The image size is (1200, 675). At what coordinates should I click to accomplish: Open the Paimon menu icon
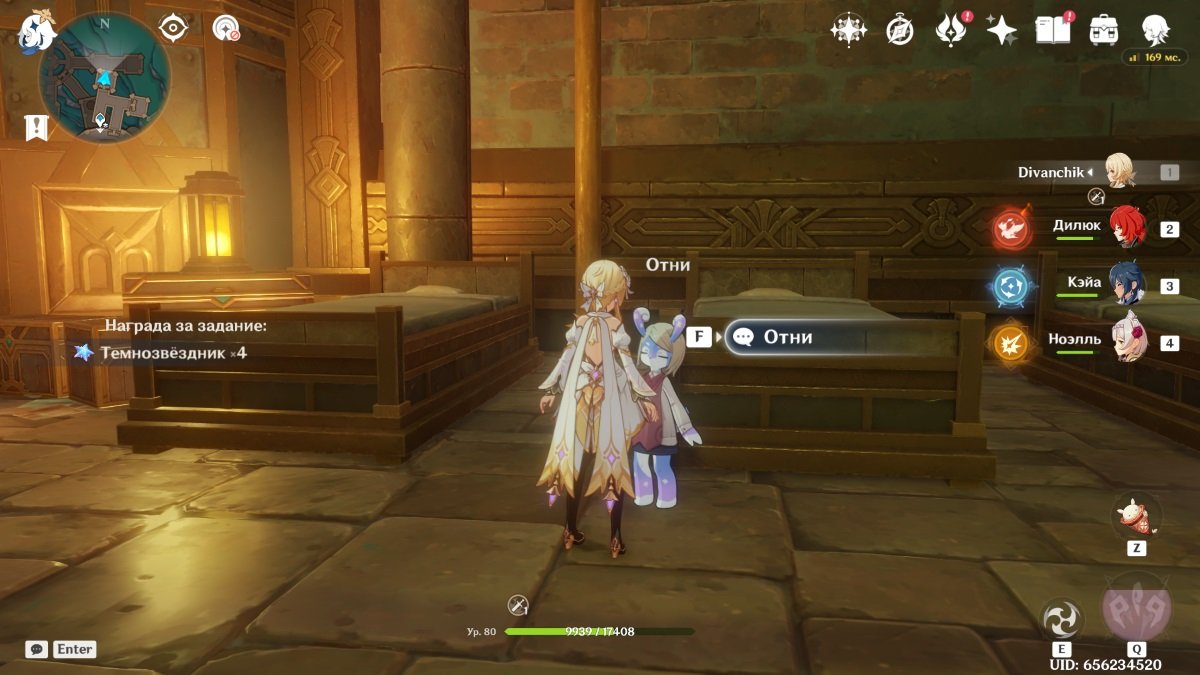(x=36, y=32)
